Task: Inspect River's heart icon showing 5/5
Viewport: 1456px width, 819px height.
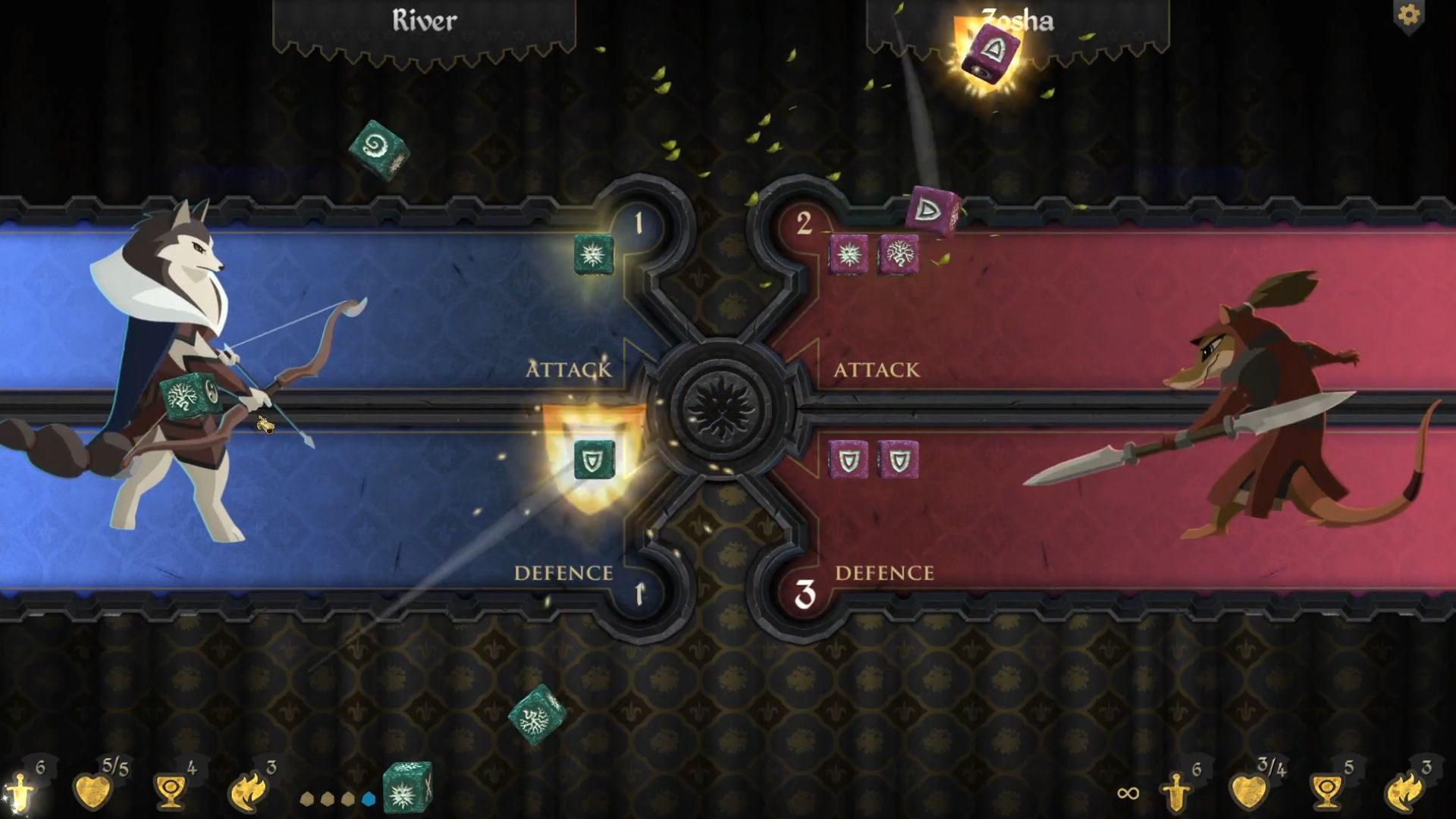Action: click(93, 792)
